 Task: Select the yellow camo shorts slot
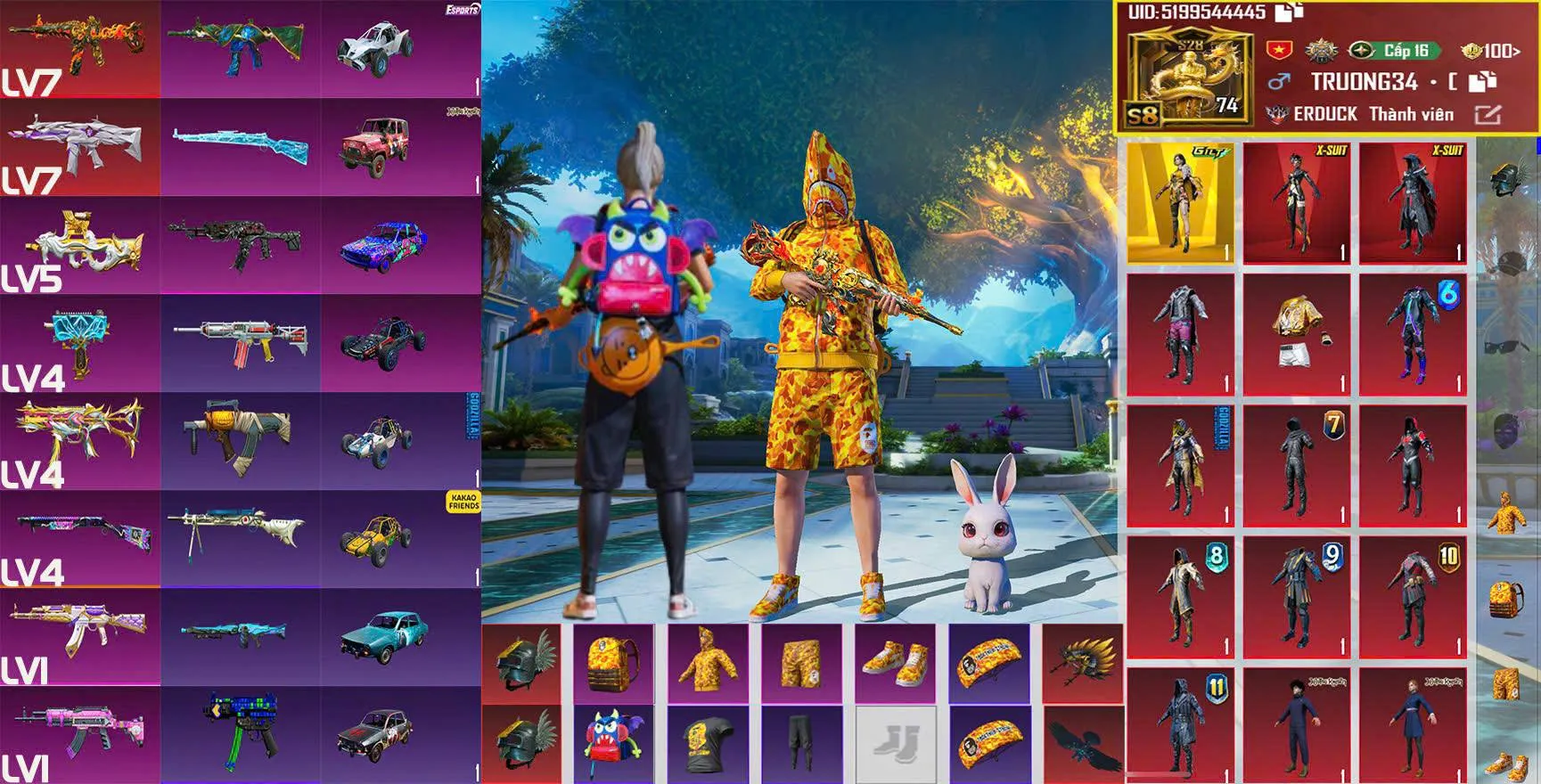801,663
